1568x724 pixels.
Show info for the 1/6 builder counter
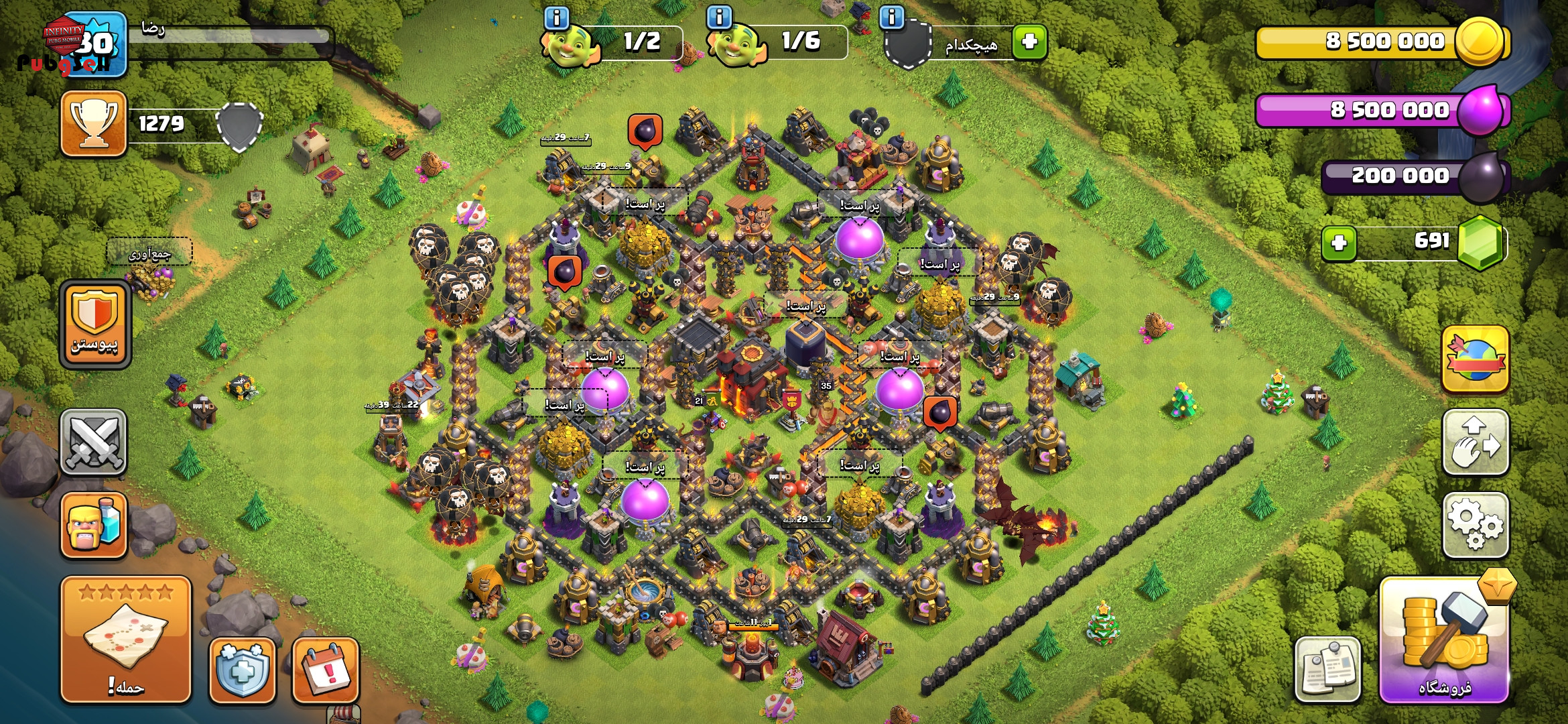(719, 17)
